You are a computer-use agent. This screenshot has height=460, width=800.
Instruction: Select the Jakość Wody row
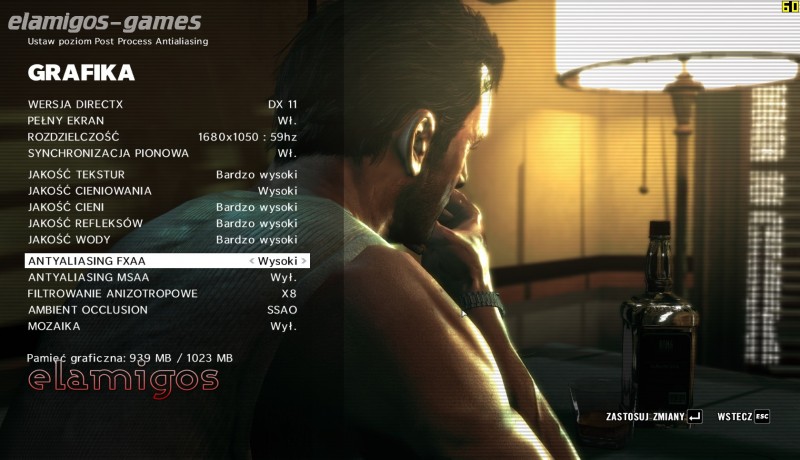point(162,240)
